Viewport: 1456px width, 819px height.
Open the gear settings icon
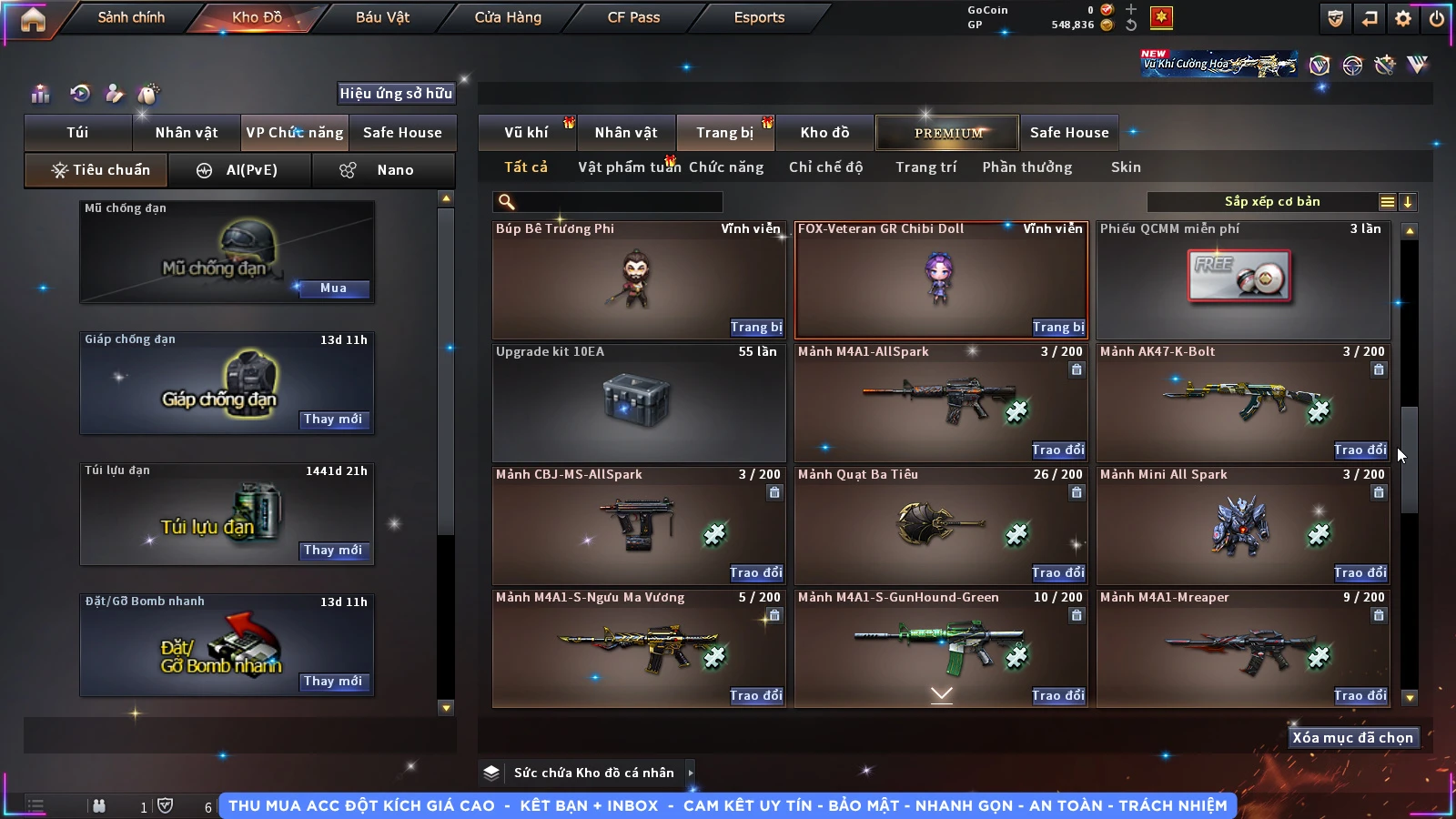(1403, 18)
